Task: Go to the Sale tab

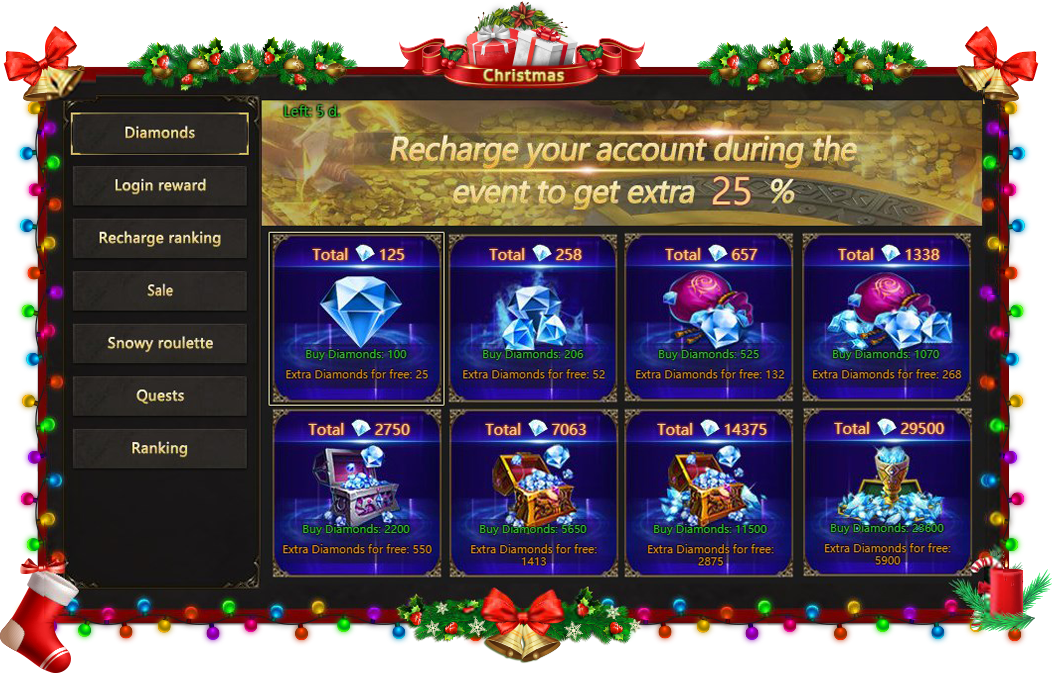Action: 160,291
